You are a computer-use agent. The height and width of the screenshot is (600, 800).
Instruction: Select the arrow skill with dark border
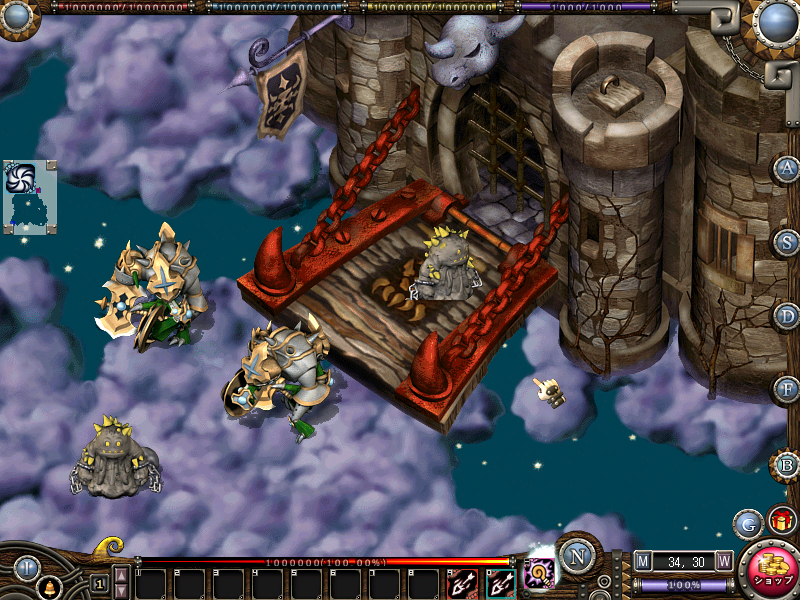[x=463, y=583]
